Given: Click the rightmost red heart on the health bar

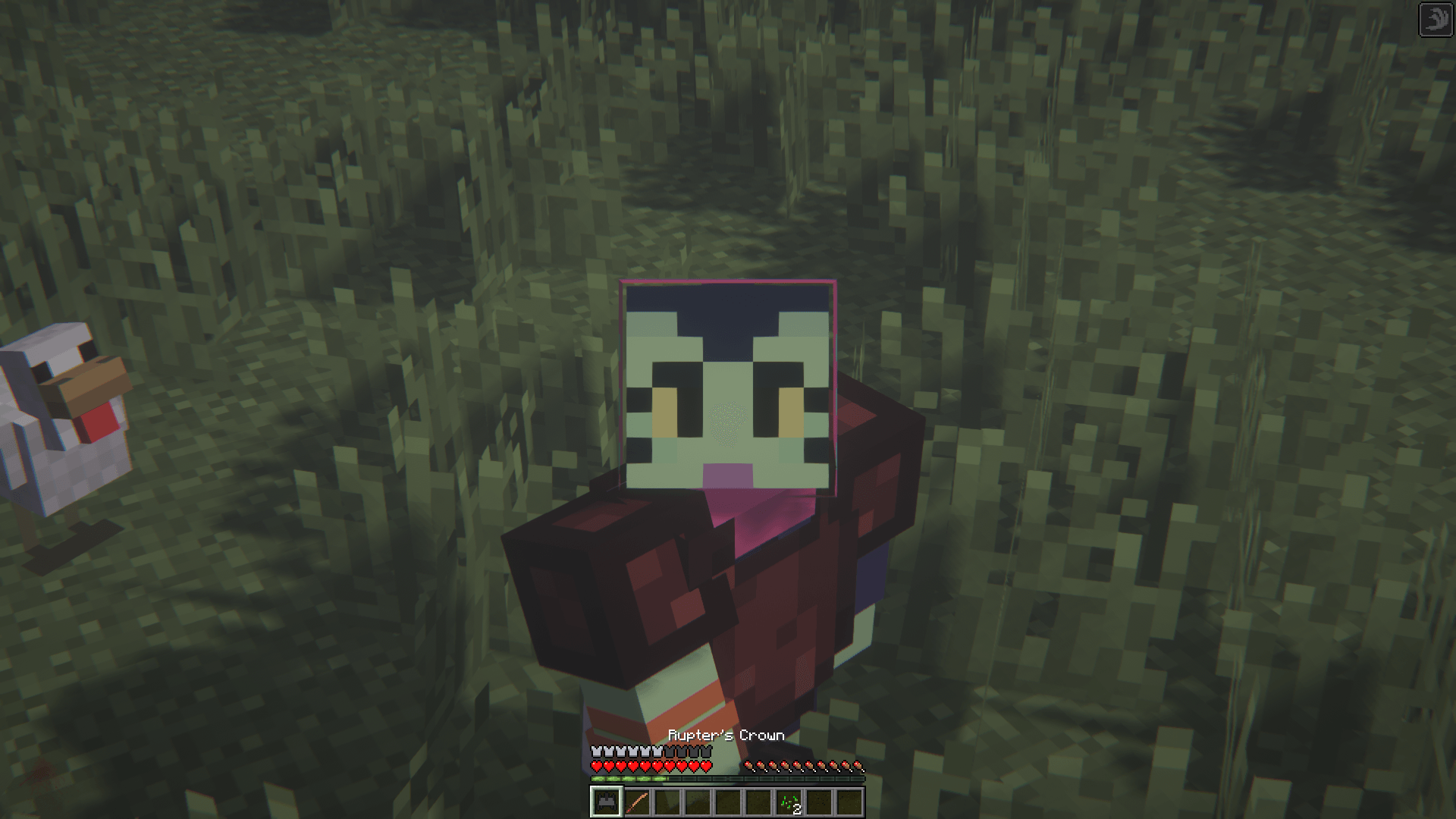Looking at the screenshot, I should pyautogui.click(x=705, y=766).
